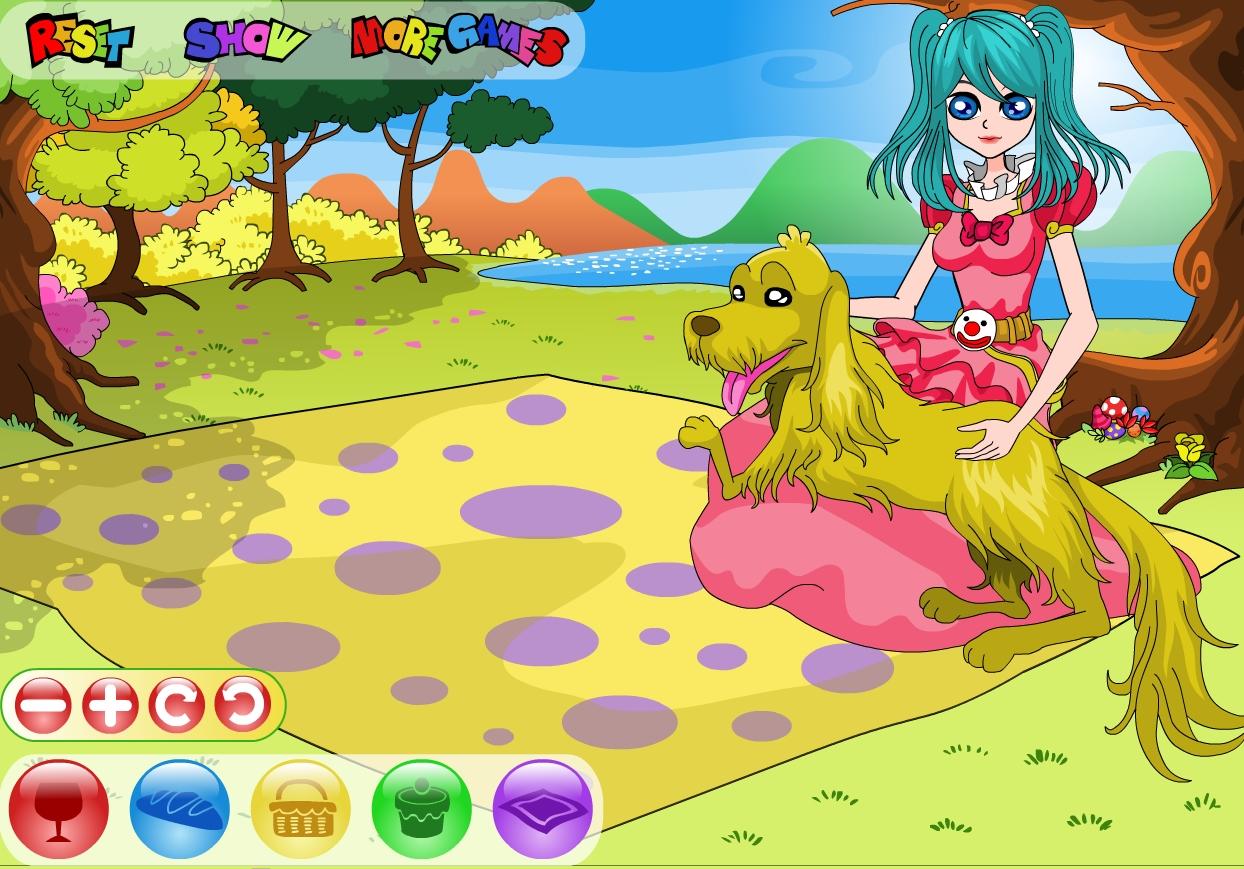1244x869 pixels.
Task: Enlarge the item with the plus button
Action: click(x=110, y=706)
